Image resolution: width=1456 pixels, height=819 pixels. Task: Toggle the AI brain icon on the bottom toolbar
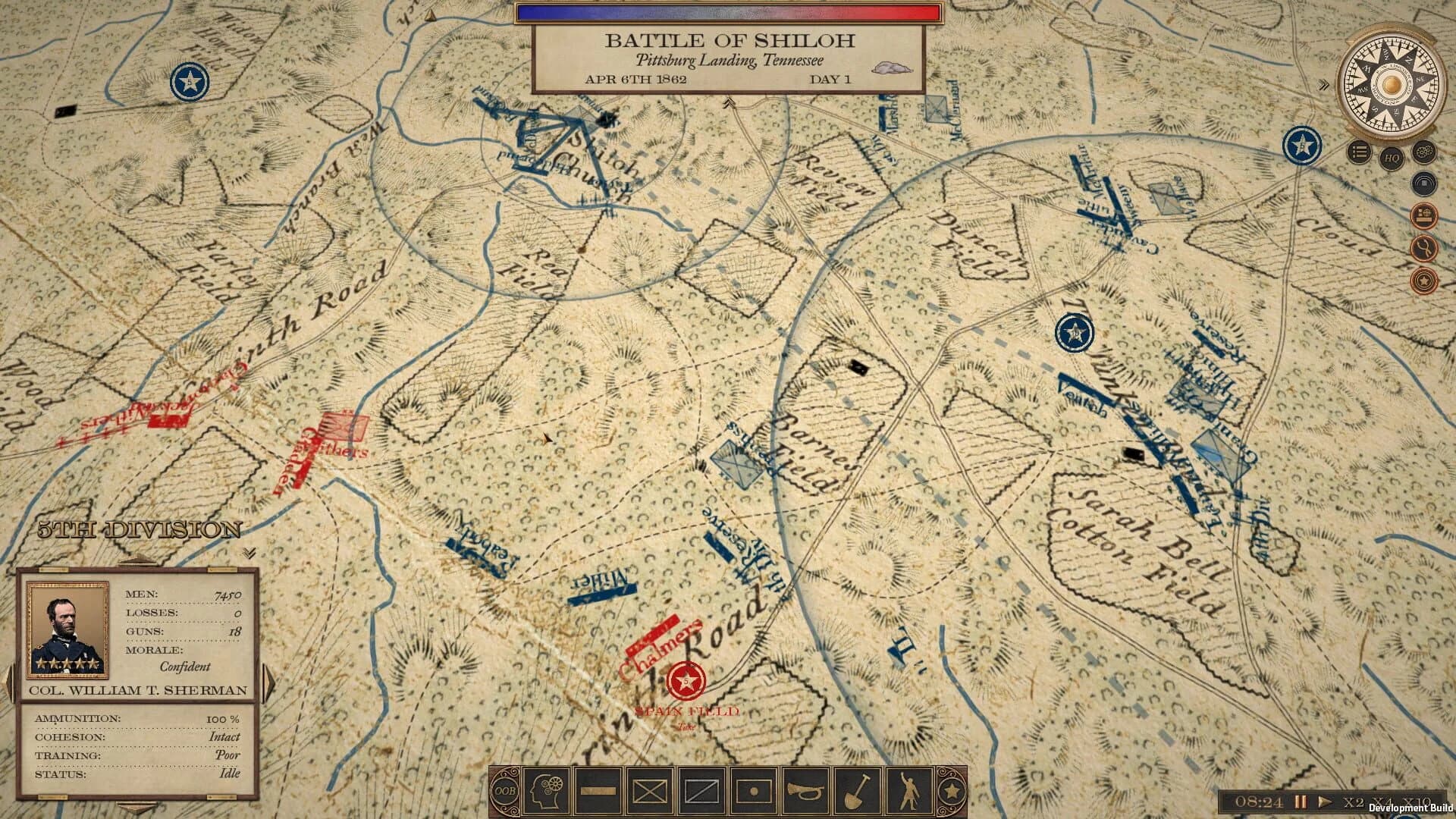pos(545,790)
